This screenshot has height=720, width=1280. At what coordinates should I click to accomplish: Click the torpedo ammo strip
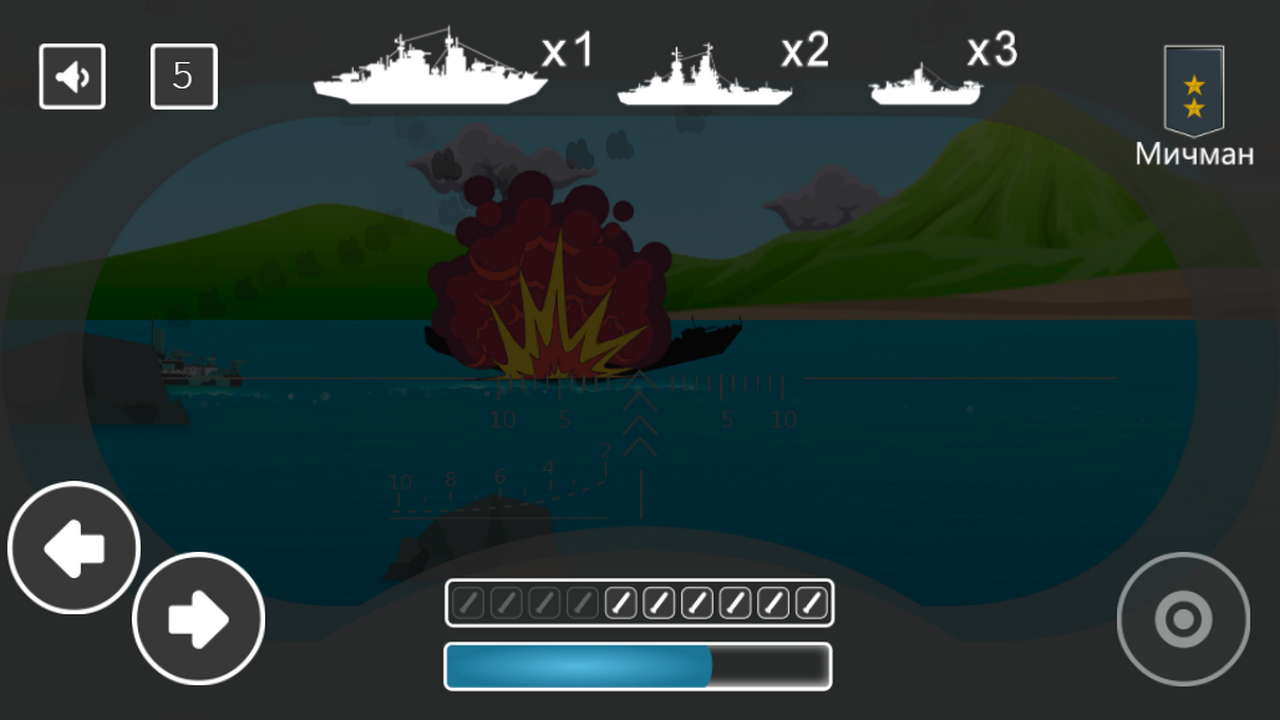pyautogui.click(x=638, y=602)
